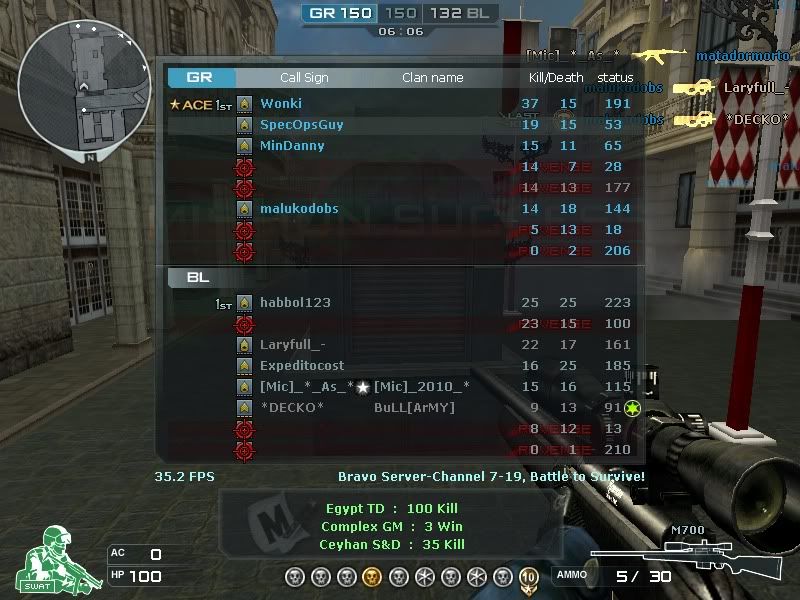Select habbol123 on the BL team
800x600 pixels.
click(295, 303)
